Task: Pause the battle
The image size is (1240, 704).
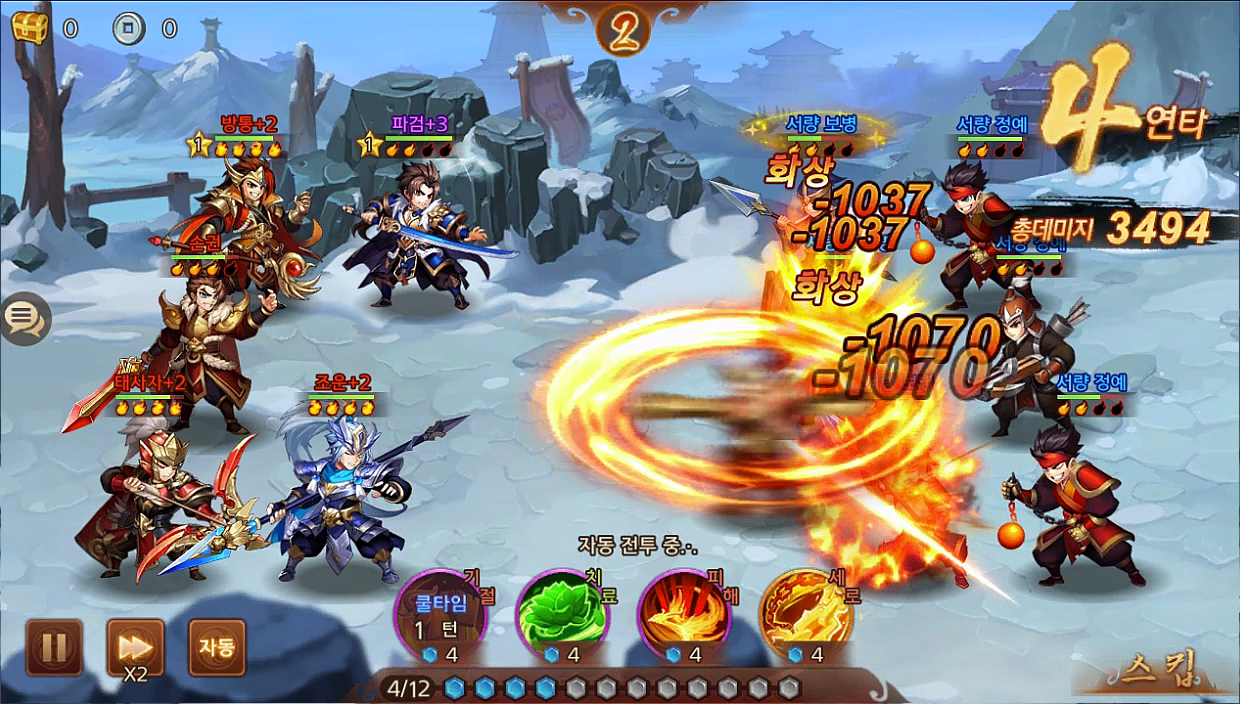Action: (54, 647)
